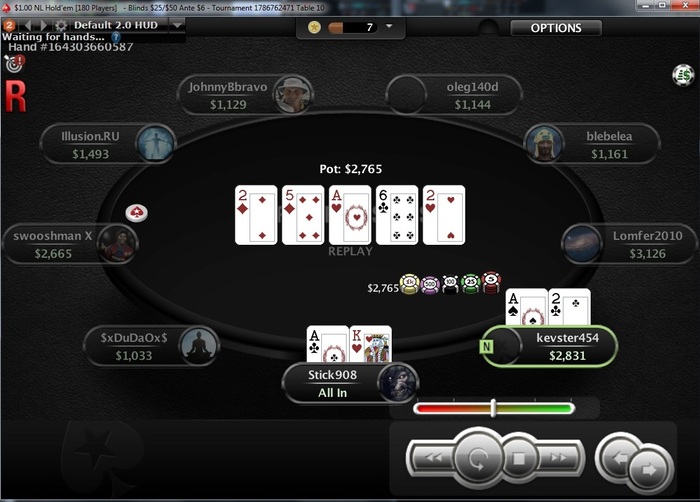The width and height of the screenshot is (700, 502).
Task: Restart the hand replay
Action: click(478, 459)
